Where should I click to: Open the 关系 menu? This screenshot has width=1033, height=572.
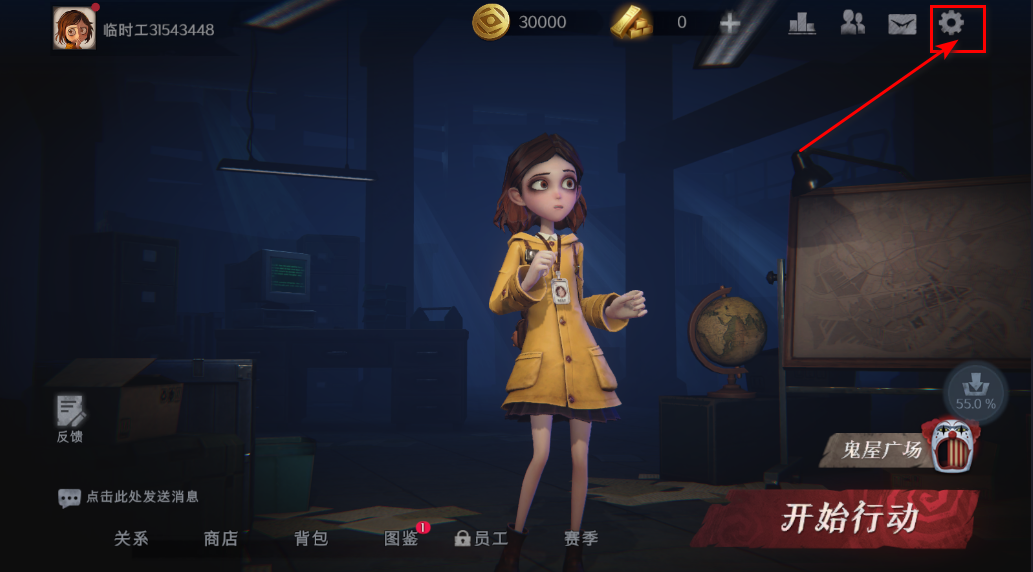pyautogui.click(x=131, y=539)
